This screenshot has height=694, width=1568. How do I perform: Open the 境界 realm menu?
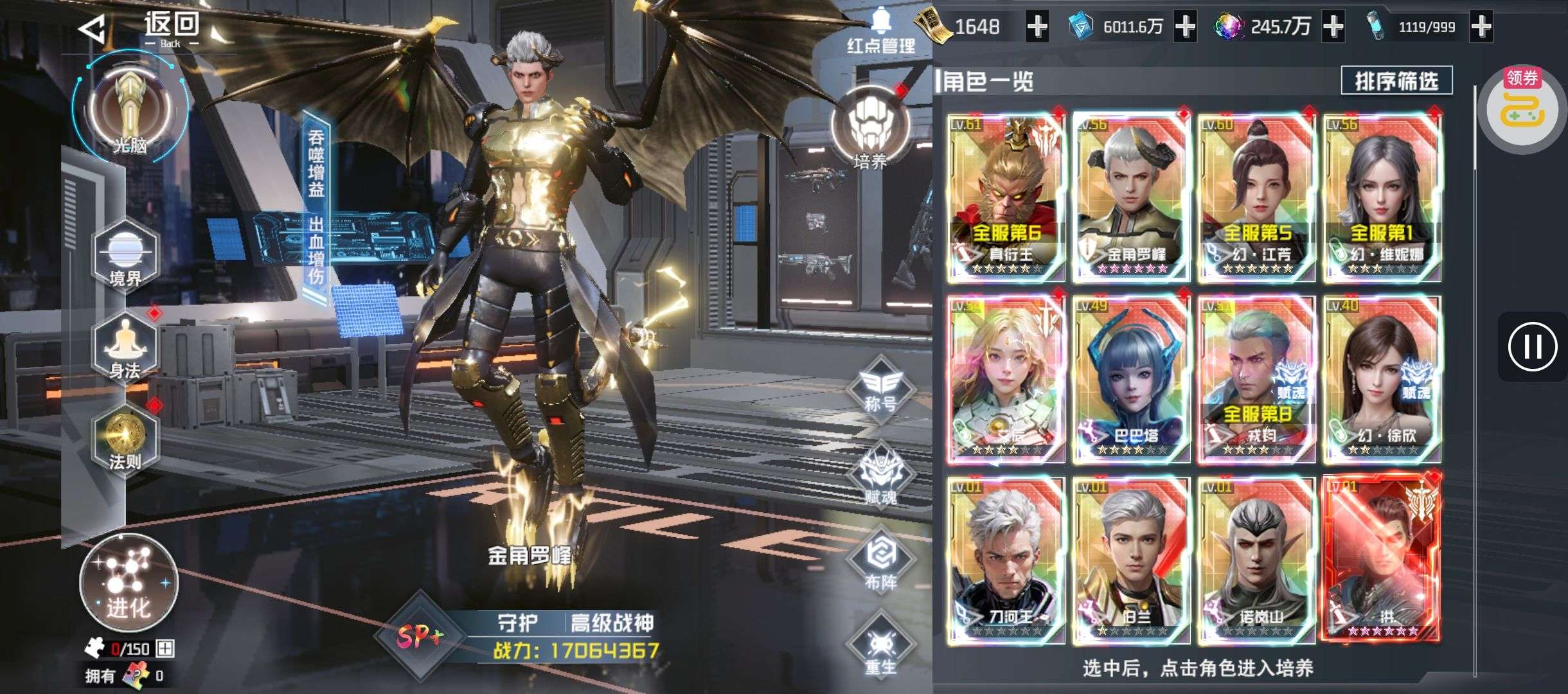tap(125, 257)
